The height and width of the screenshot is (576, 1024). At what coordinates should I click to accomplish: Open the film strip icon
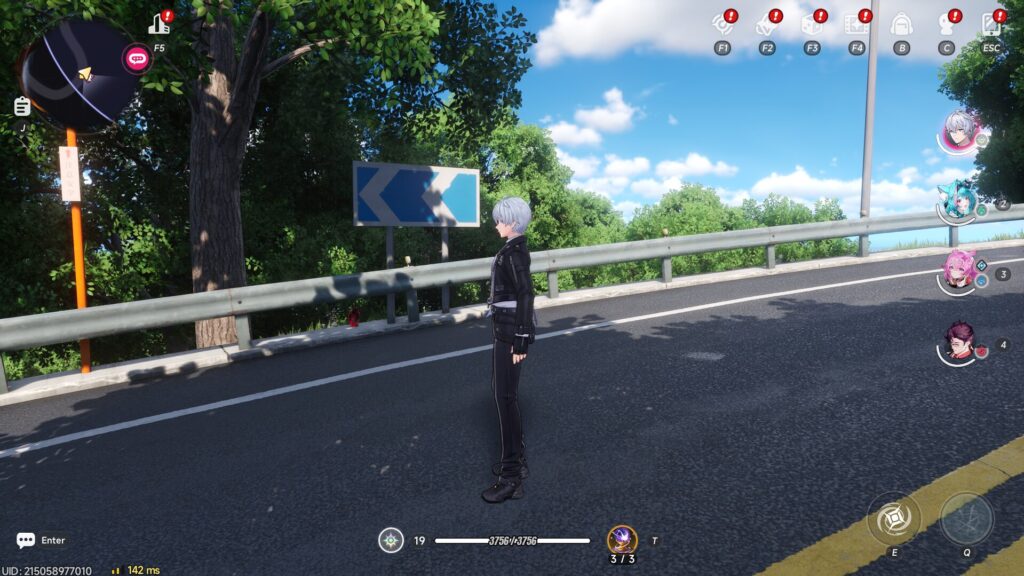[x=856, y=24]
